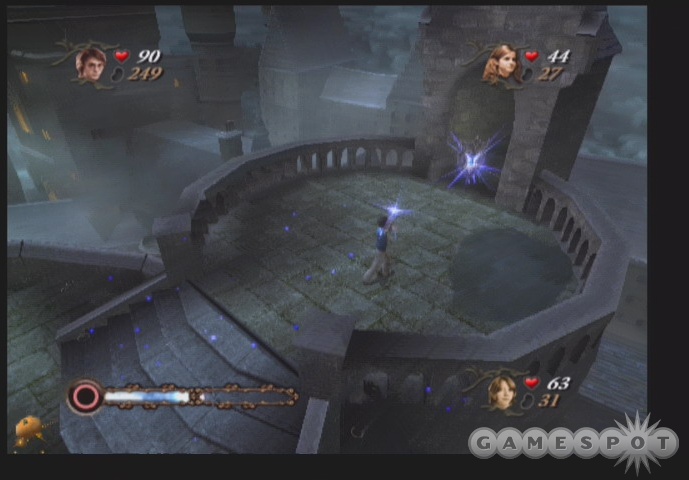The image size is (689, 480).
Task: Select Hermione's portrait beside the 44 health
Action: tap(497, 64)
